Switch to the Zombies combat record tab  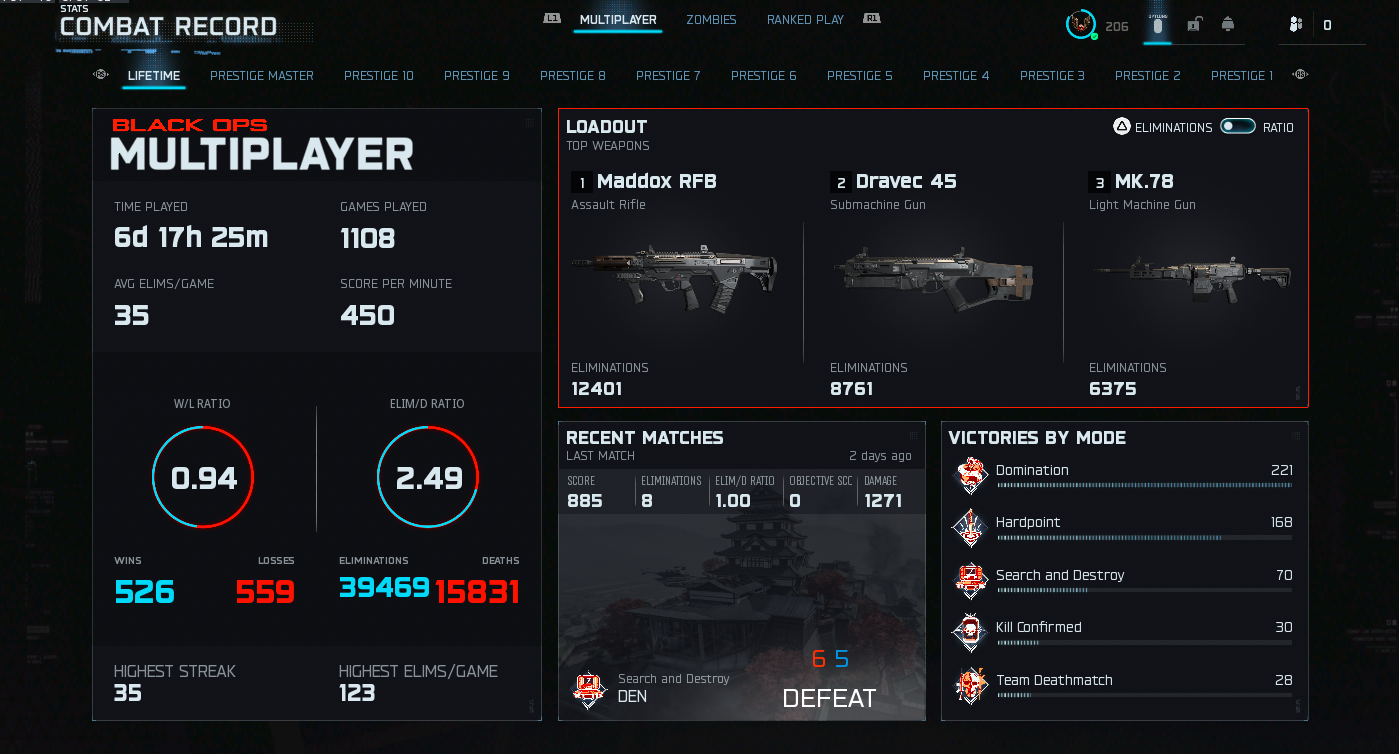click(711, 19)
